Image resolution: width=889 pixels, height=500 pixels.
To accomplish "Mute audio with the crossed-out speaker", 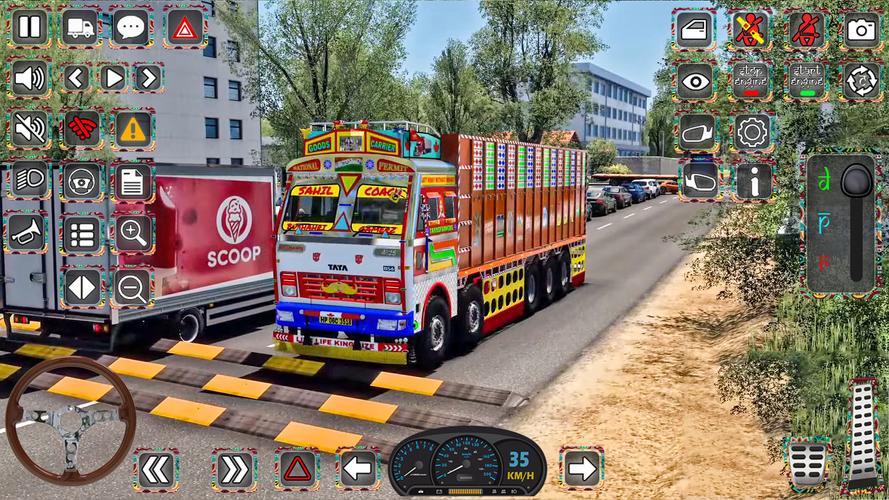I will [x=29, y=128].
